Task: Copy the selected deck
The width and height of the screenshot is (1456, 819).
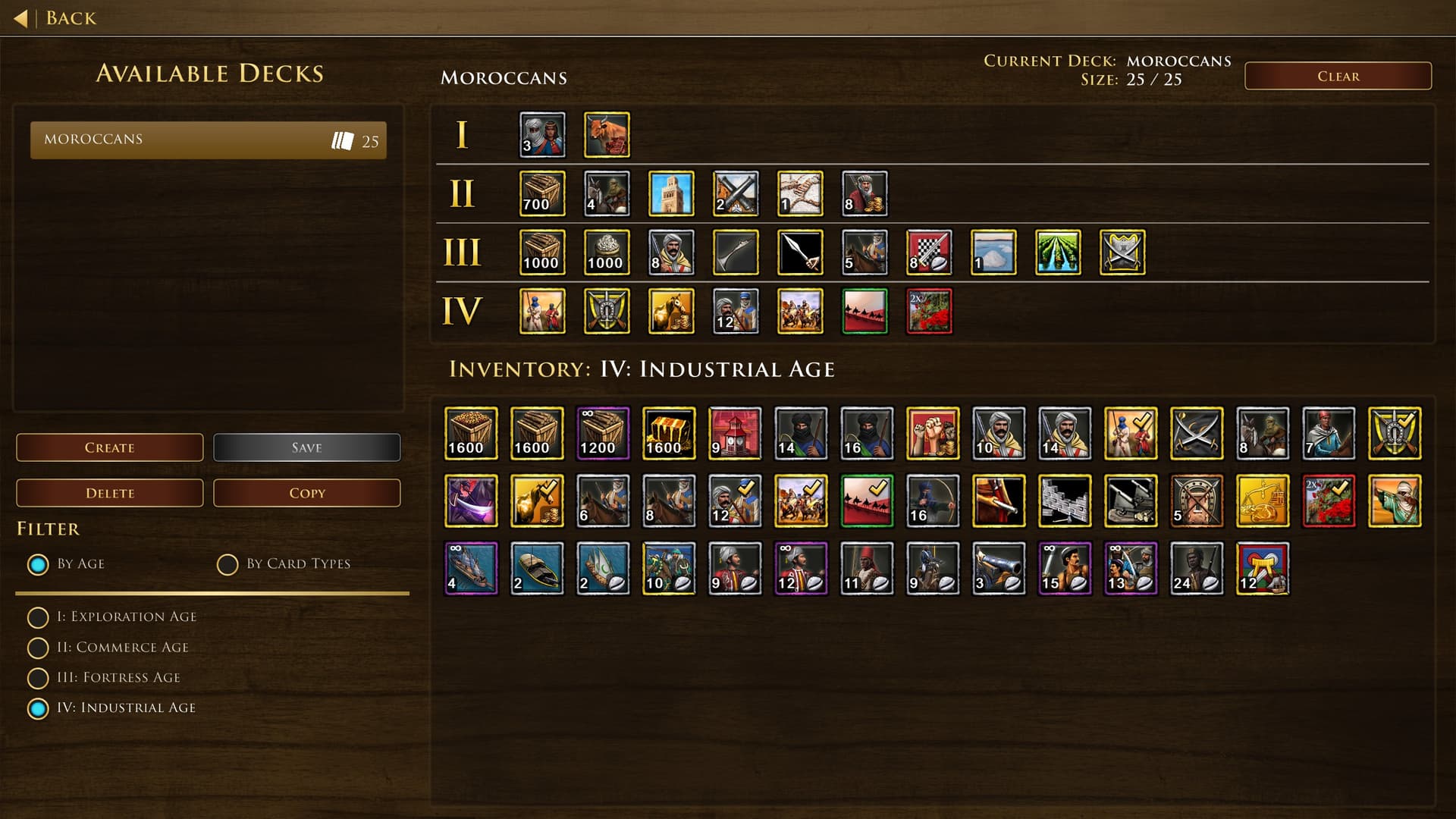Action: coord(306,493)
